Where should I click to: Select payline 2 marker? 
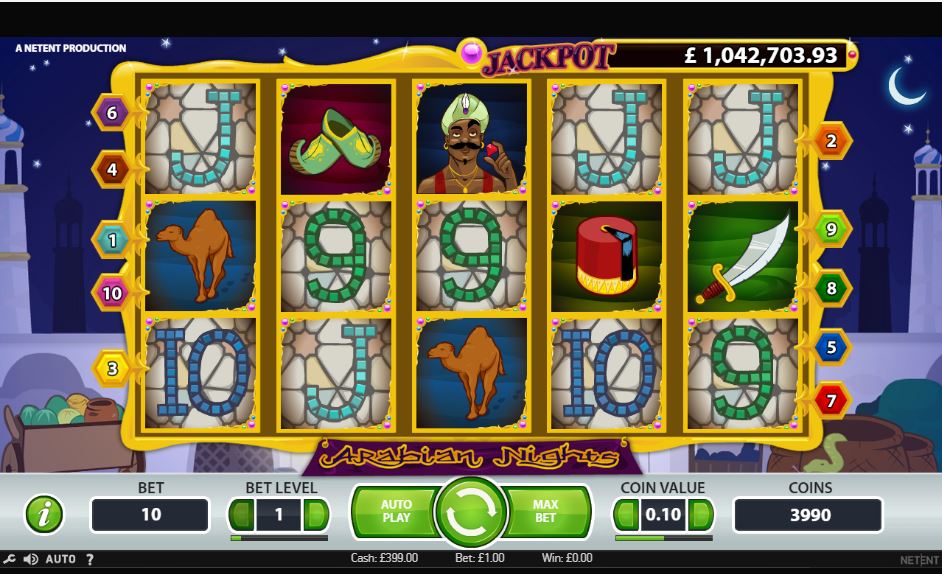(x=832, y=141)
